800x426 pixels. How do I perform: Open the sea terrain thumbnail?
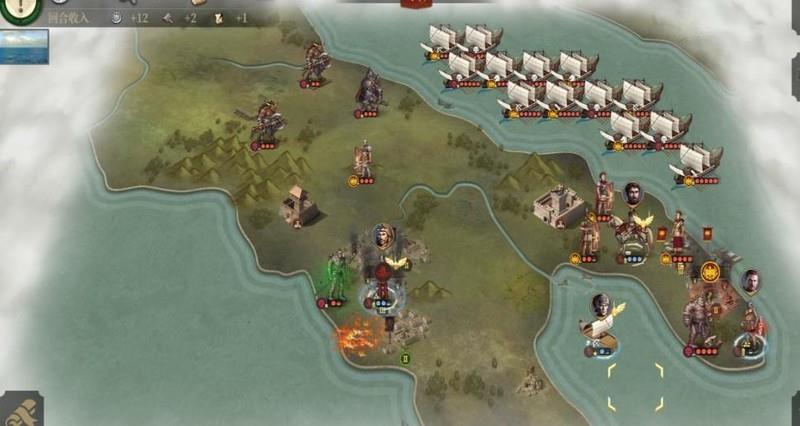(24, 46)
